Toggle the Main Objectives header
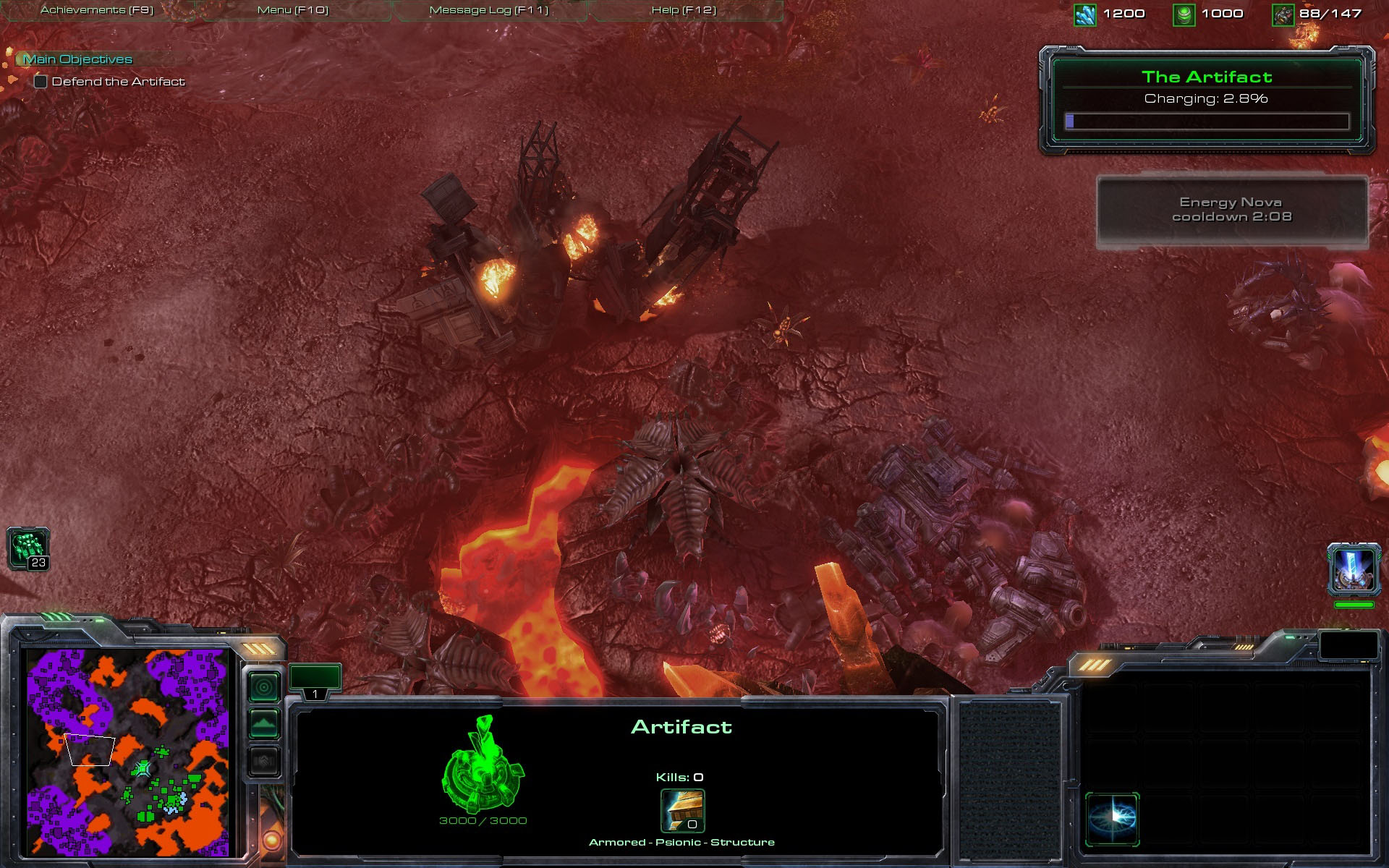Image resolution: width=1389 pixels, height=868 pixels. point(78,59)
